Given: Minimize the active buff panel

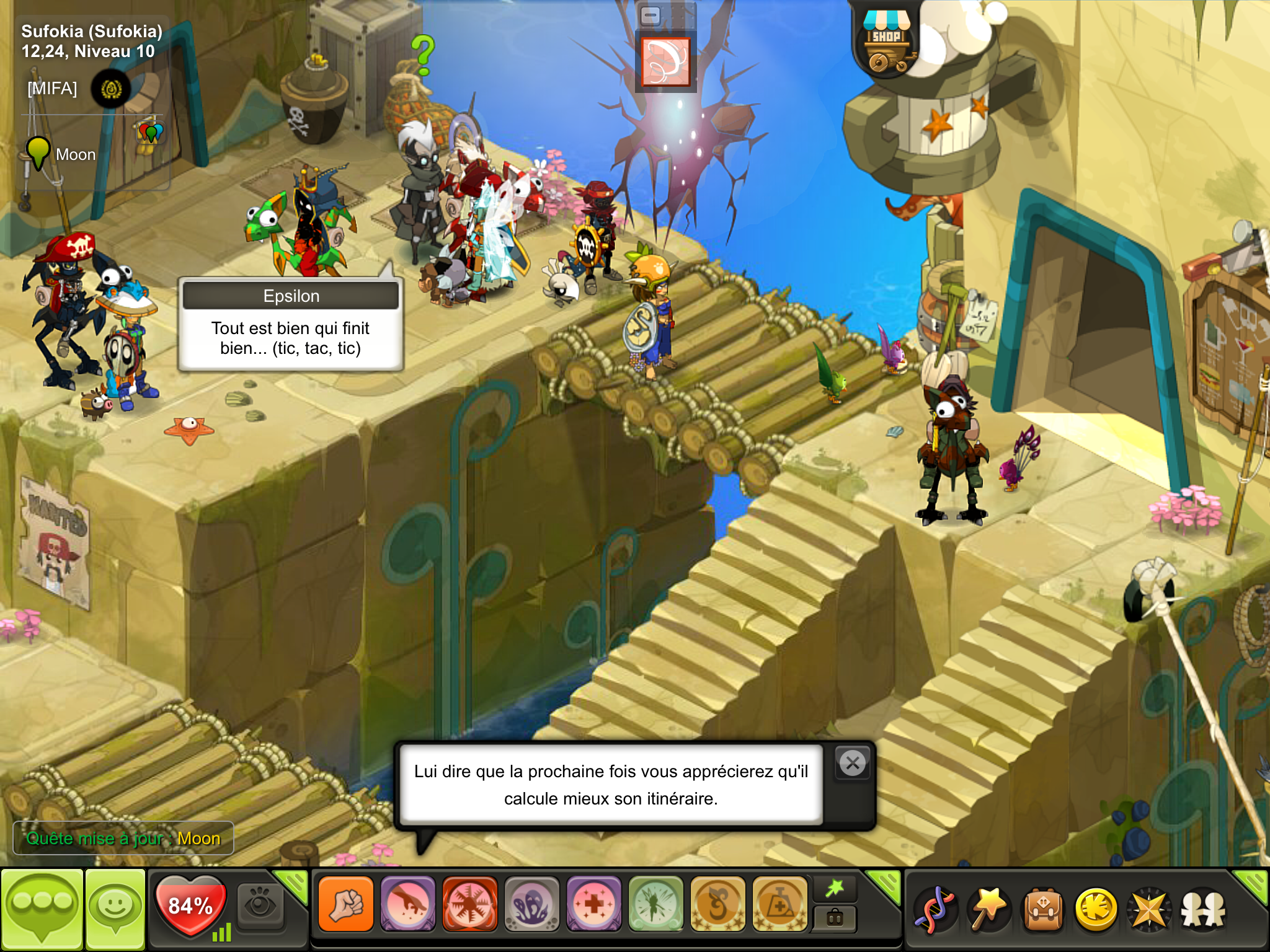Looking at the screenshot, I should (651, 15).
